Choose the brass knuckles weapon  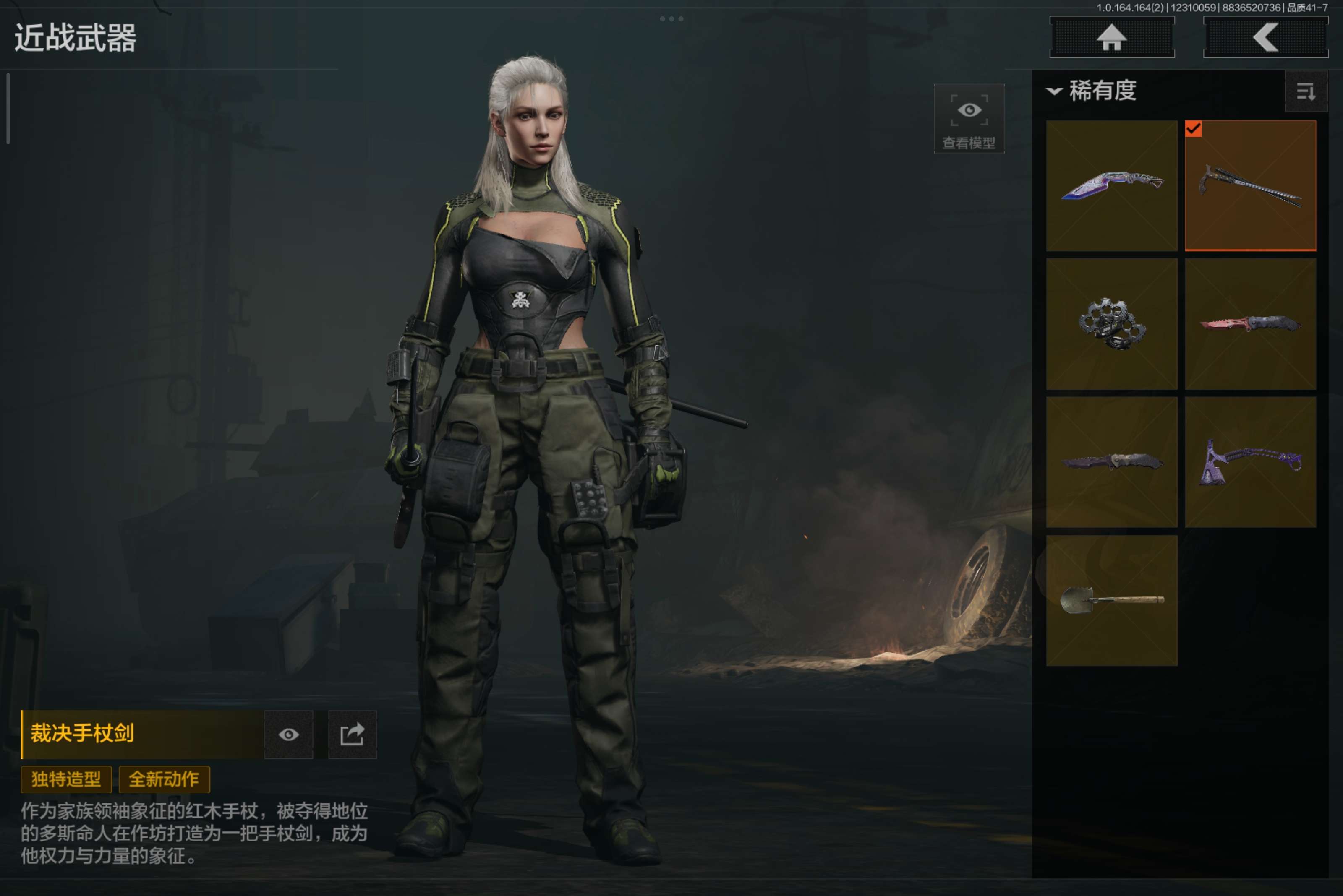[1111, 324]
